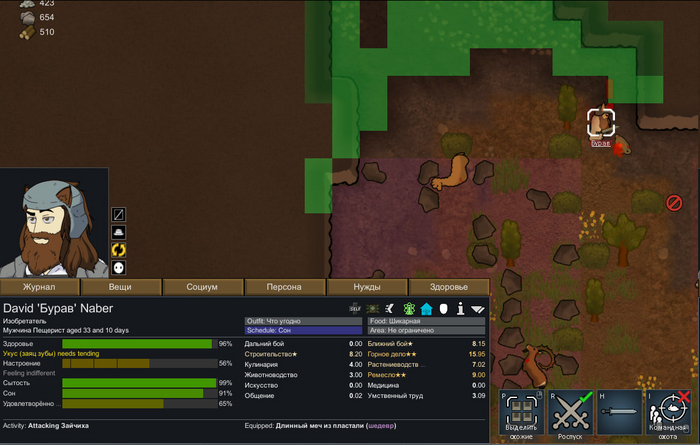Click the Выделить схожие command button
The image size is (700, 445).
[519, 414]
